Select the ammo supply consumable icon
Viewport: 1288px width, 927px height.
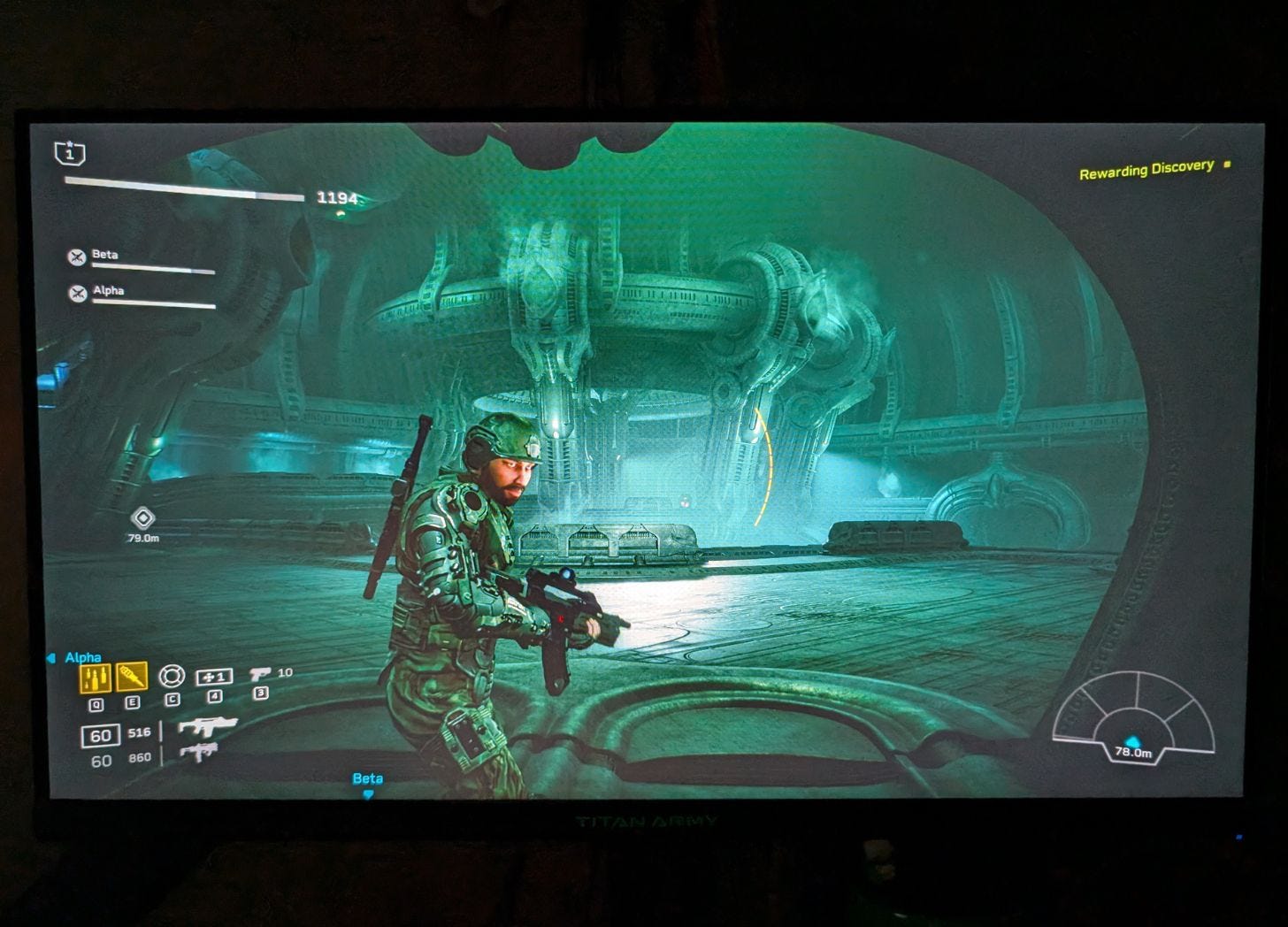[x=95, y=677]
